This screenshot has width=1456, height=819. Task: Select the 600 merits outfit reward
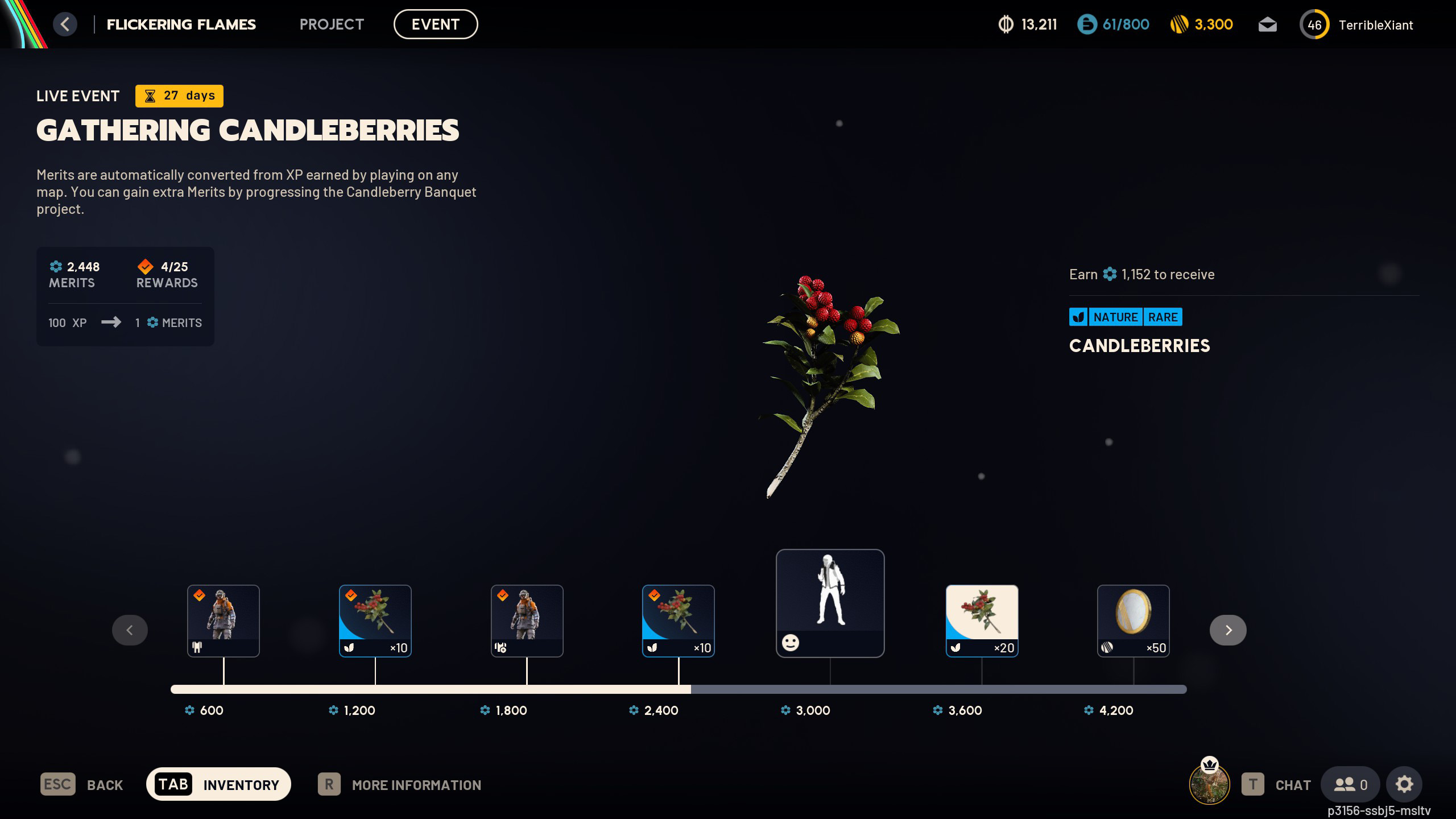pyautogui.click(x=223, y=621)
